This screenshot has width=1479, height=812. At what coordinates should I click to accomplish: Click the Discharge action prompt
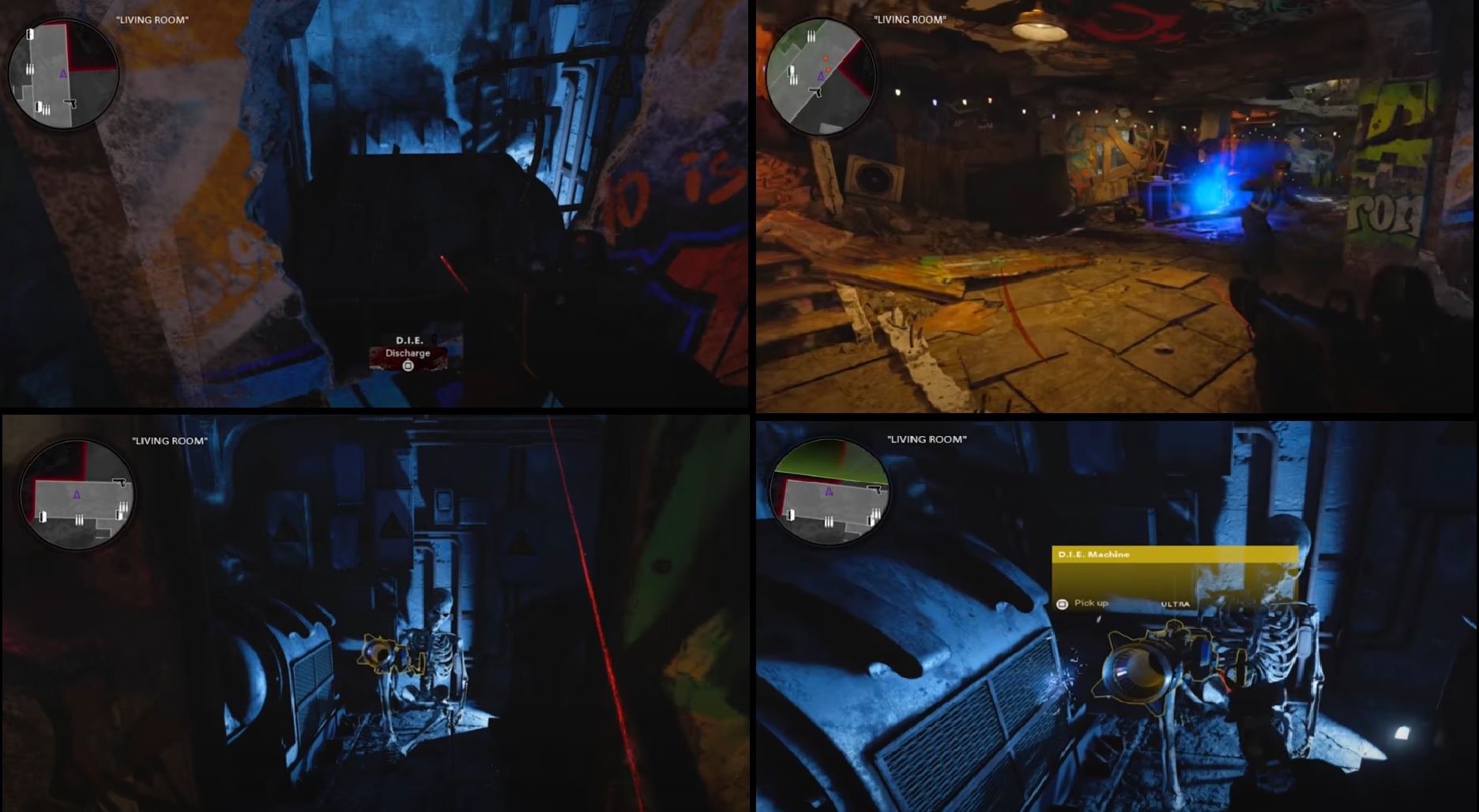pyautogui.click(x=408, y=354)
